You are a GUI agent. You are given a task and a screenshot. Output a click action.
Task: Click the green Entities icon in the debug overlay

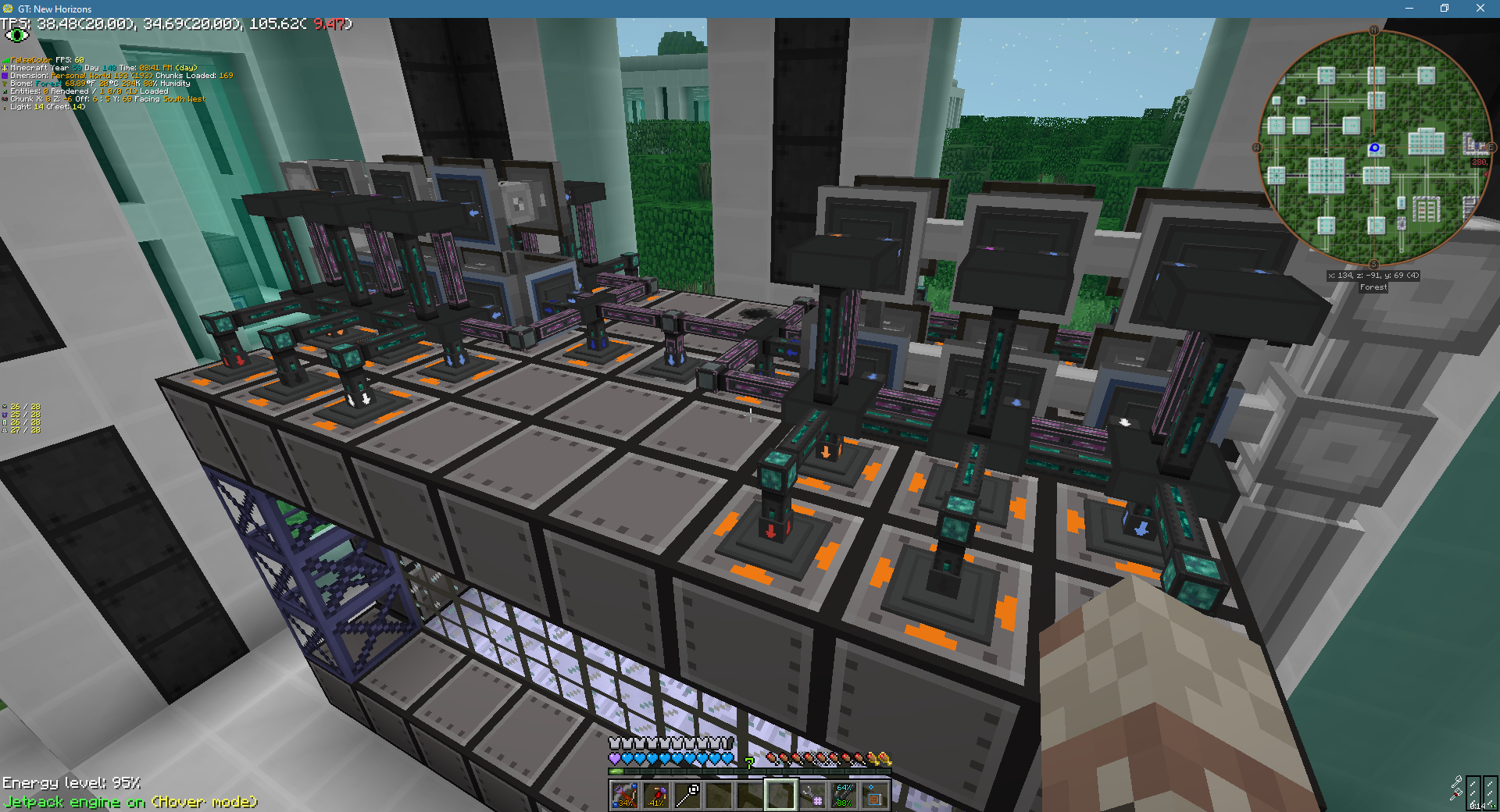pos(6,91)
